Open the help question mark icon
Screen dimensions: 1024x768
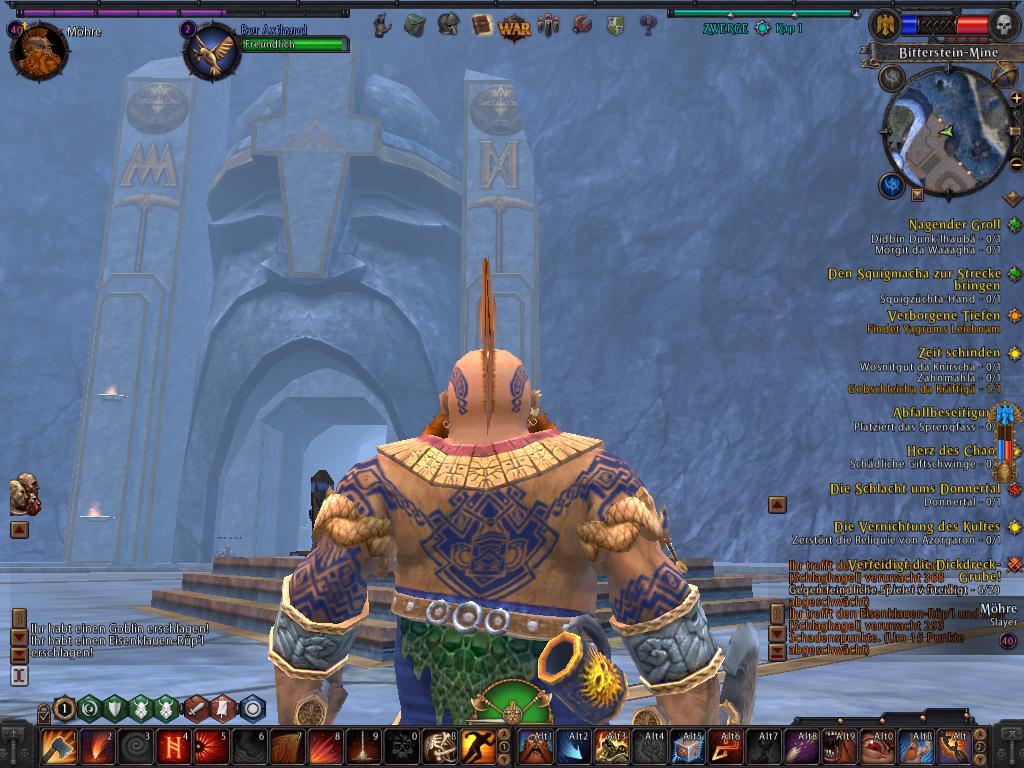[648, 25]
